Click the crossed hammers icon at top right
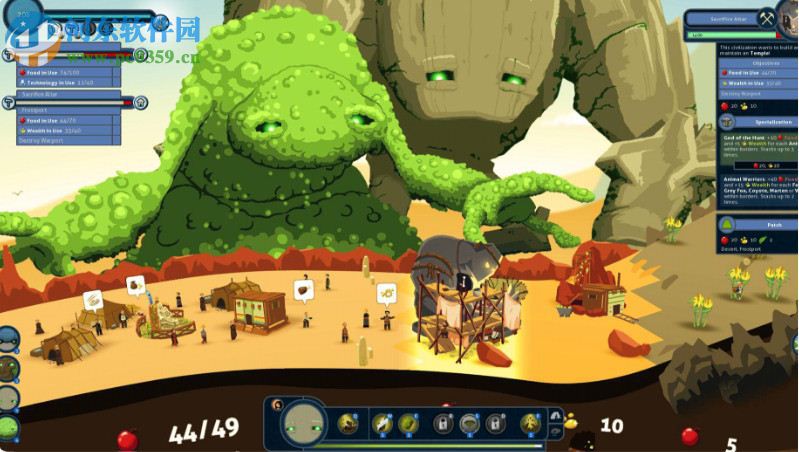 pyautogui.click(x=767, y=19)
